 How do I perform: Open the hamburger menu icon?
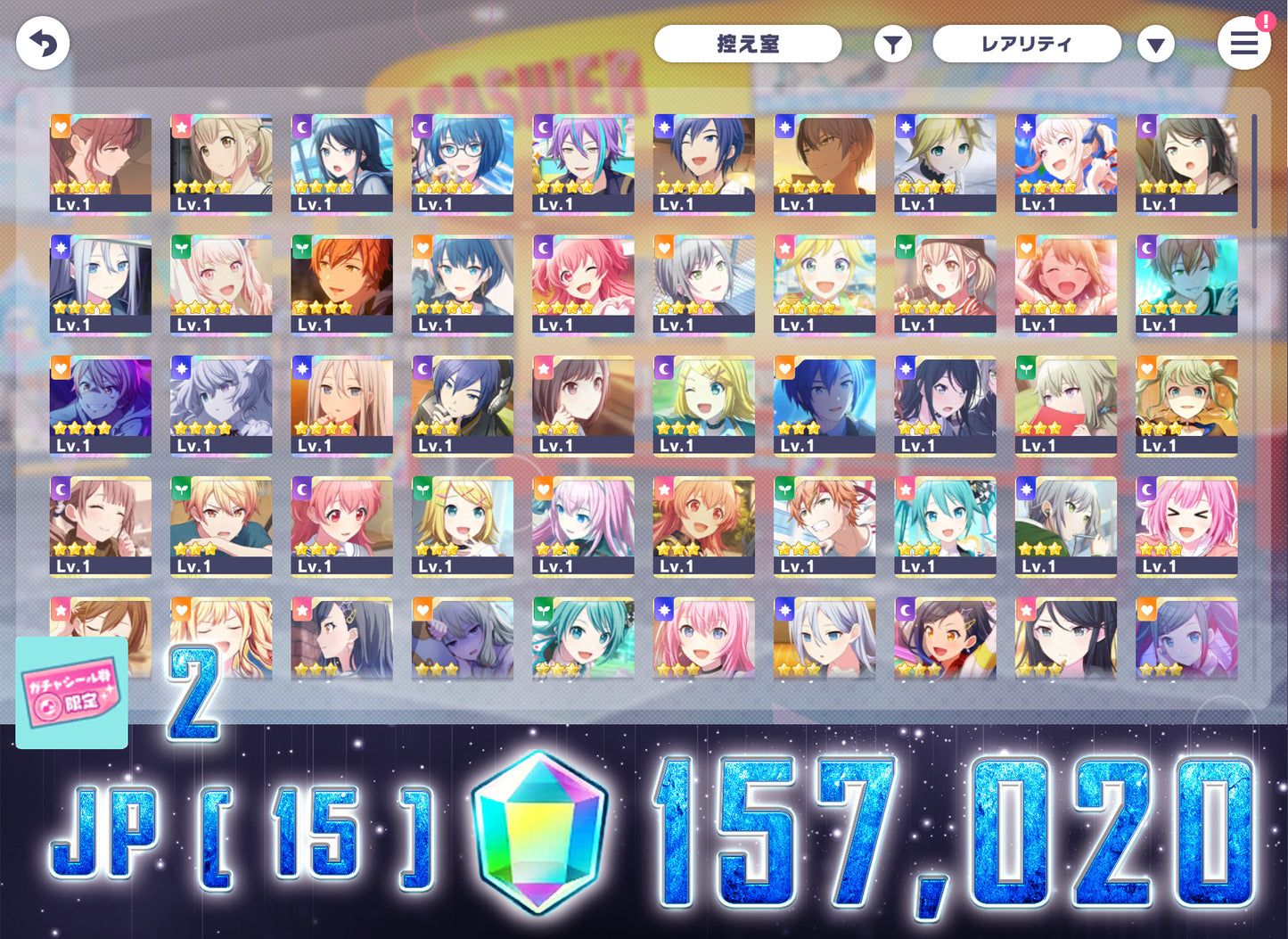coord(1244,44)
